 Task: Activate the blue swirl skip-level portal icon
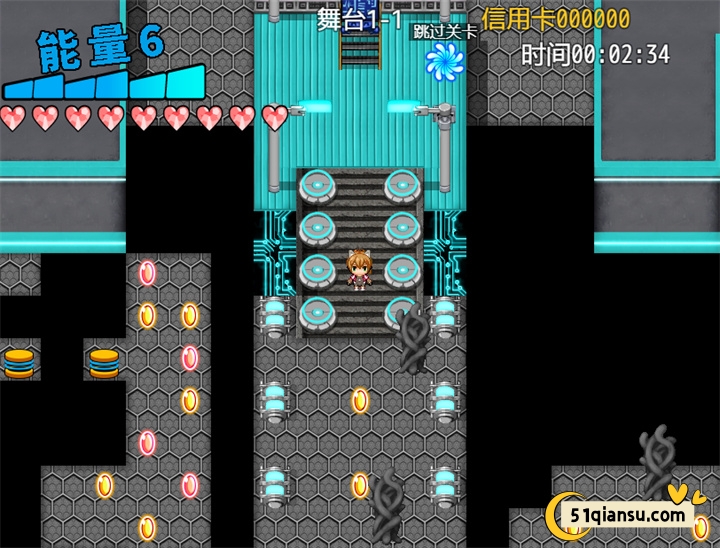pos(444,61)
